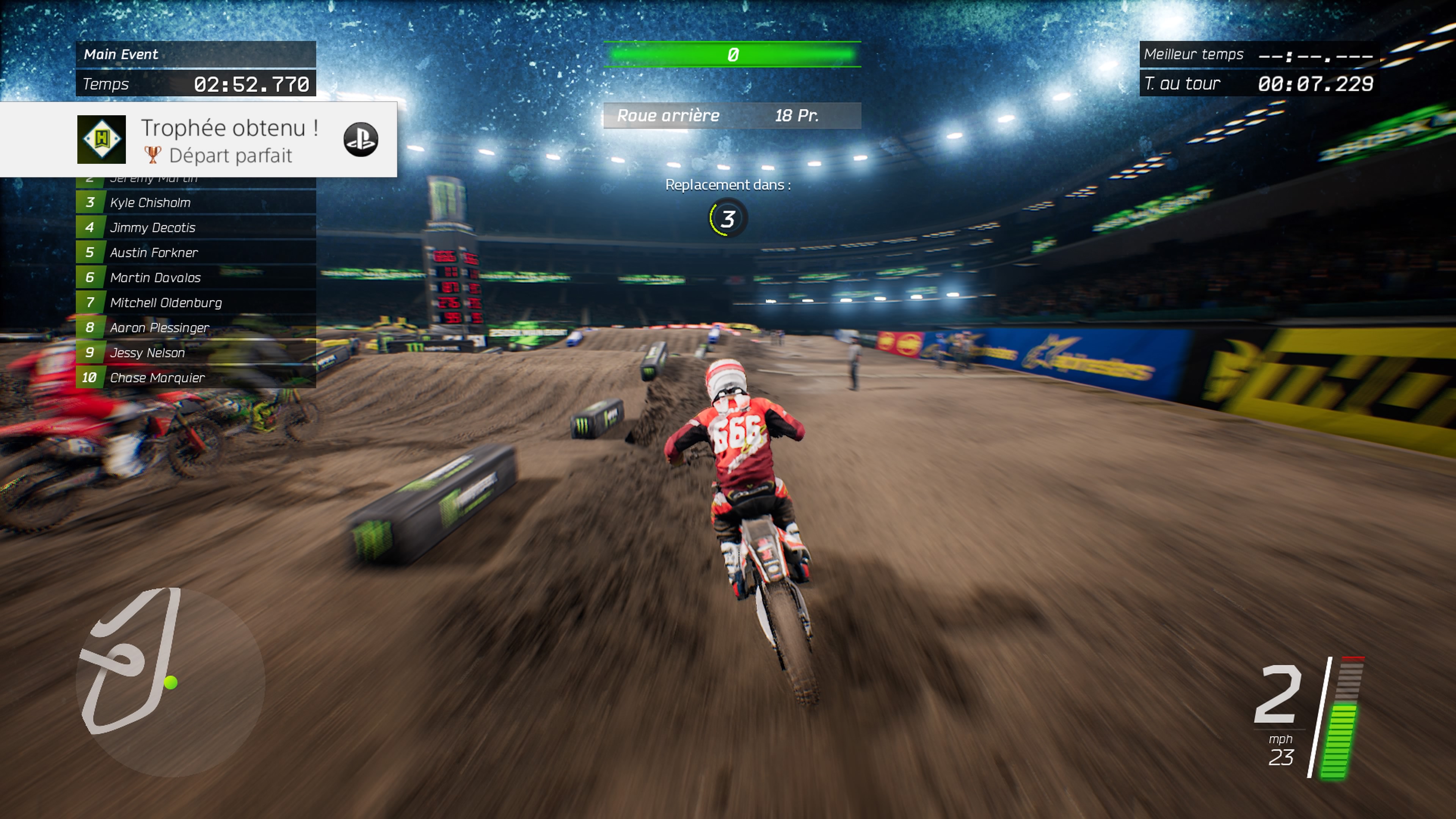Choose Aaron Plessinger in the standings

point(196,327)
